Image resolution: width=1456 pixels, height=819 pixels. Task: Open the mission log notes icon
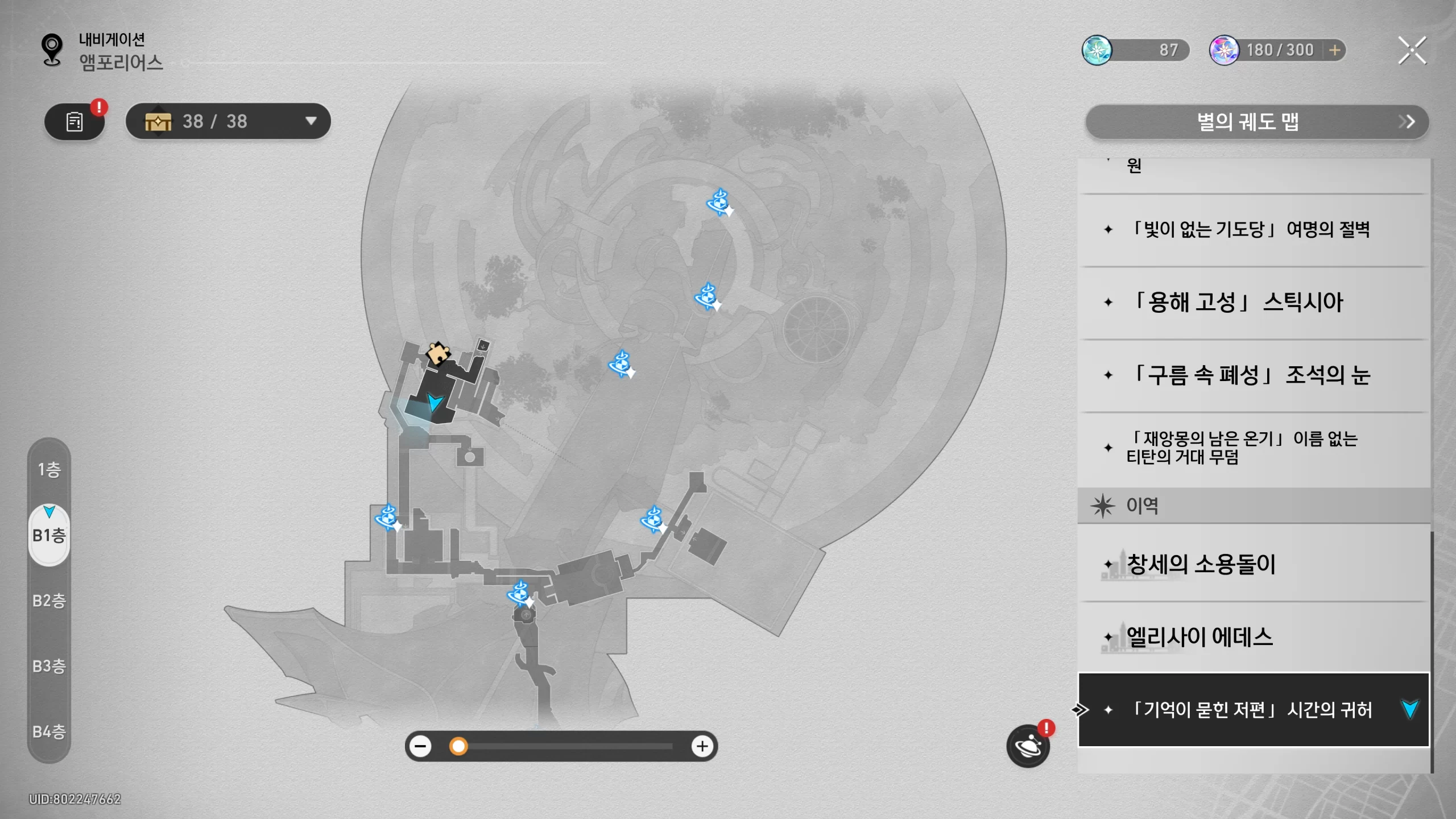tap(75, 122)
